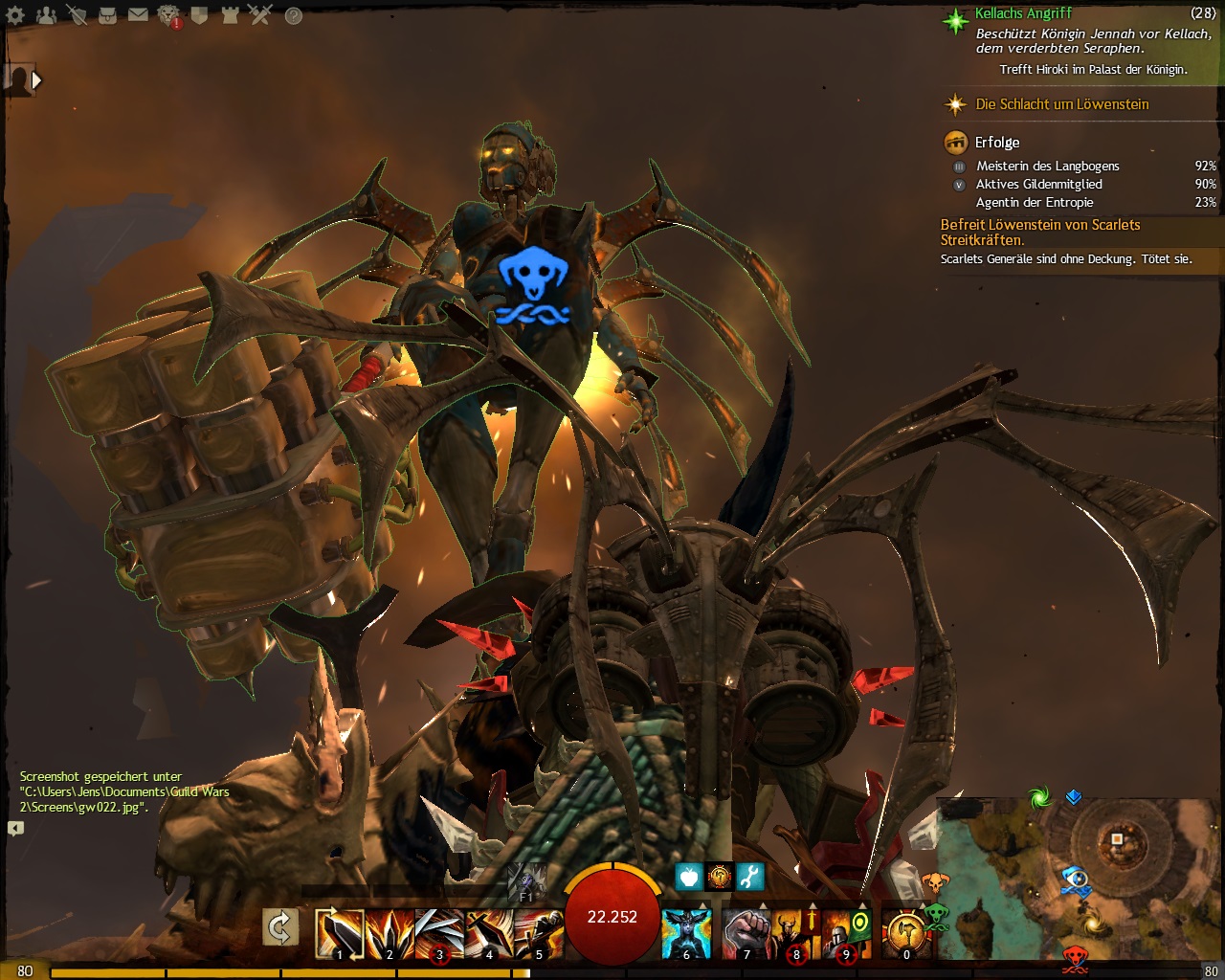Open the inventory bag icon

[107, 15]
